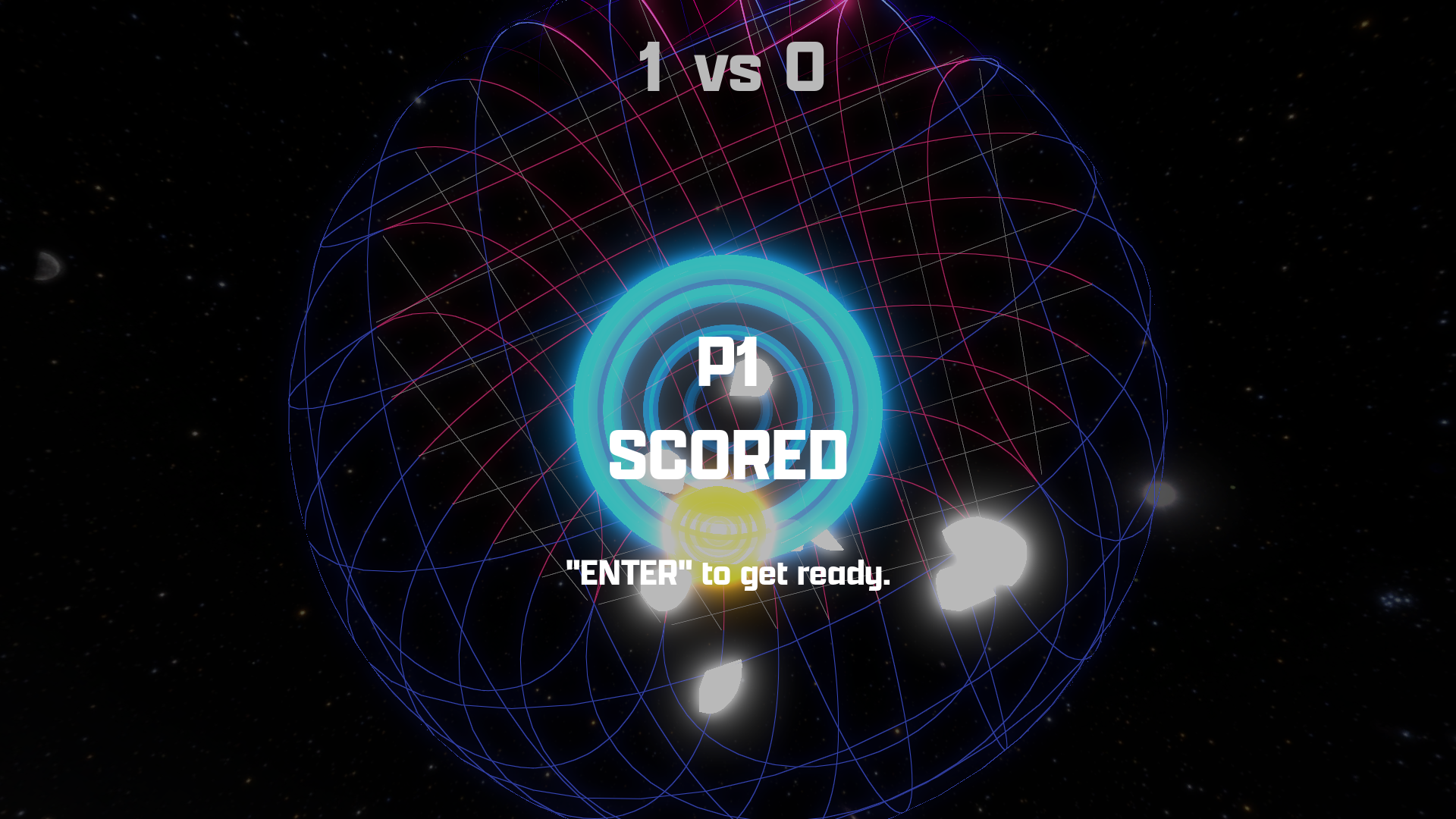Select the "1 vs 0" score display

[x=728, y=68]
